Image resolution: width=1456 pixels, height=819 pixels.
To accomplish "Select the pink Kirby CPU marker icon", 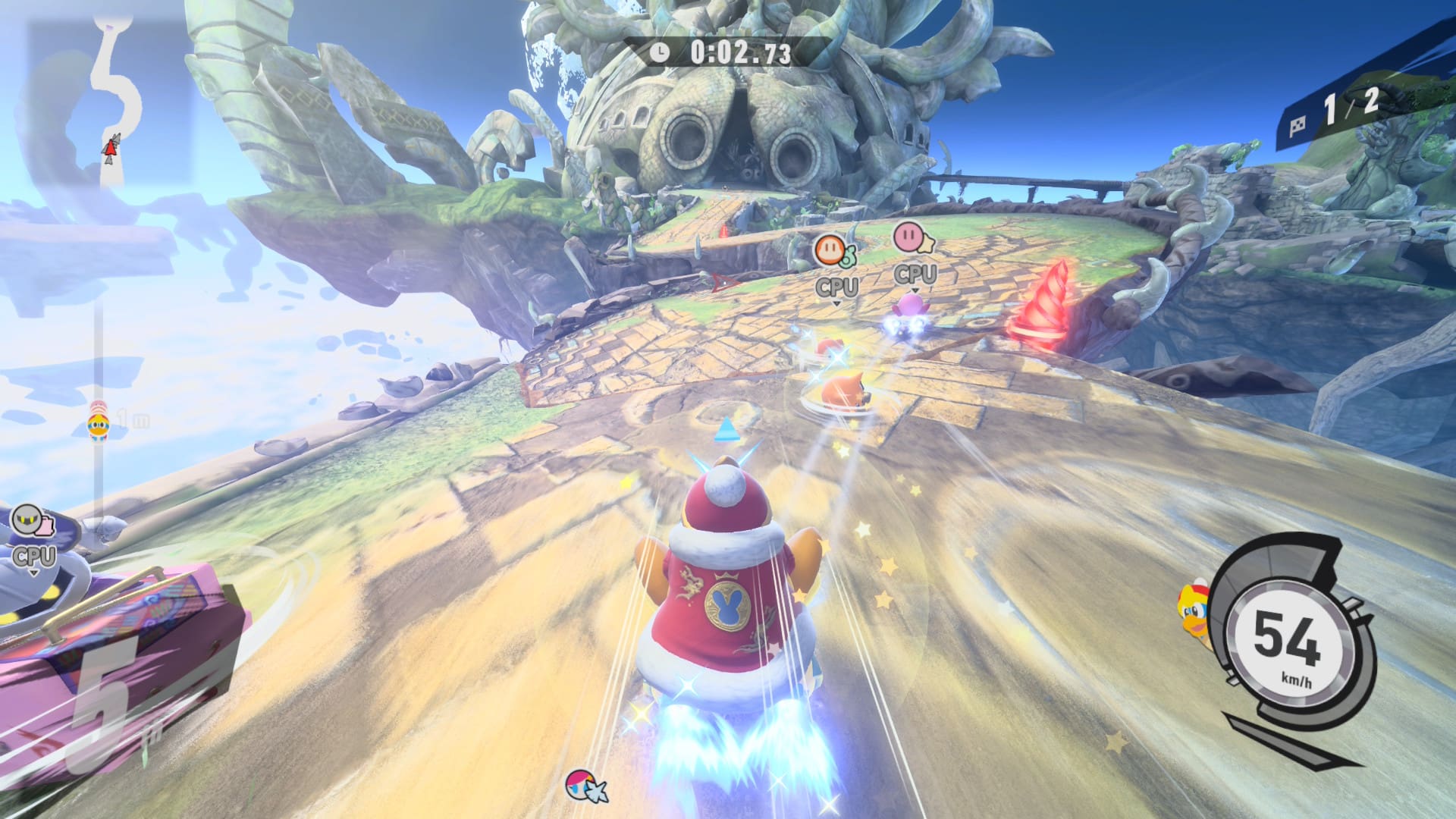I will point(912,237).
